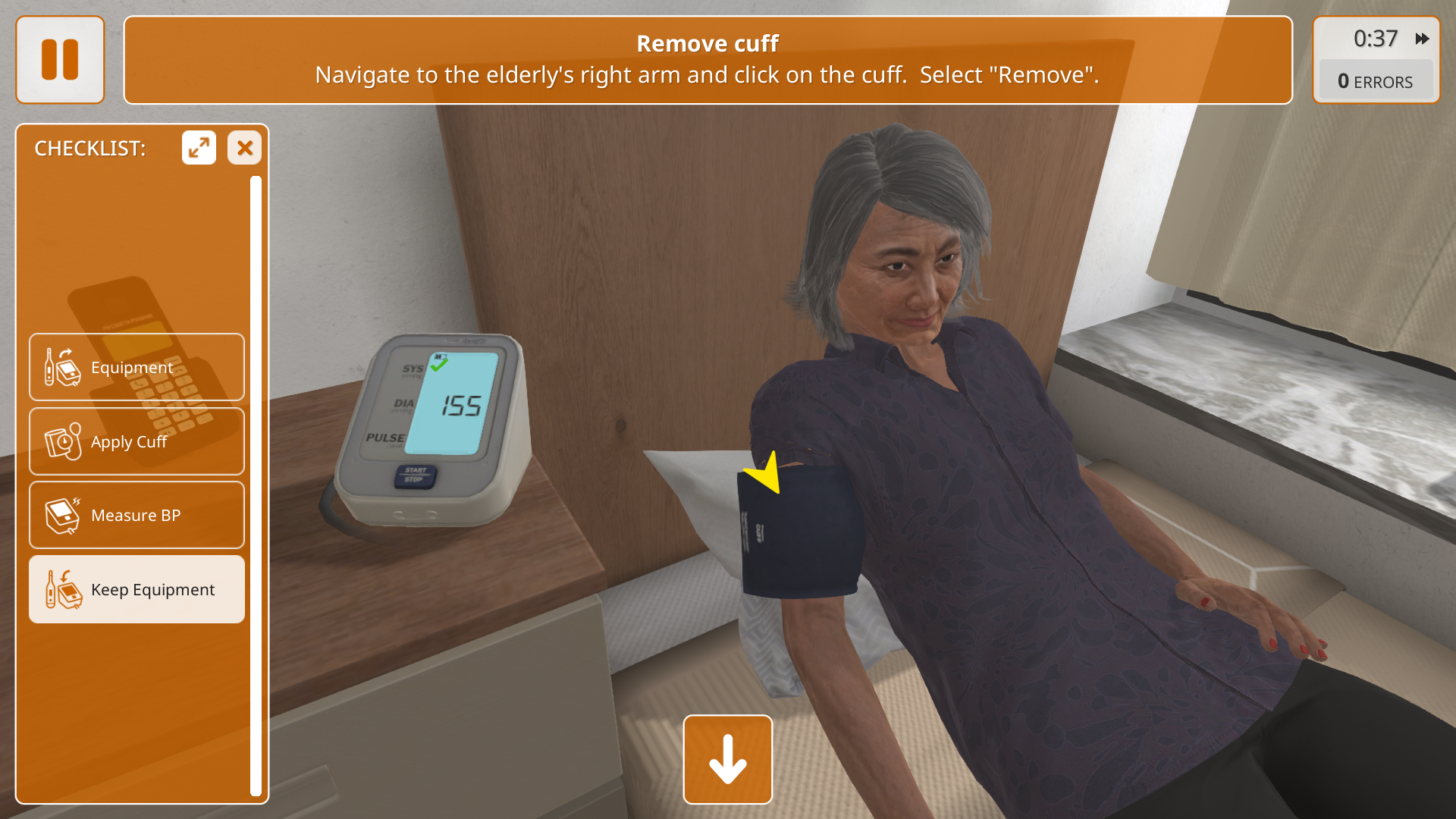Click the blood pressure cuff with yellow marker

tap(800, 531)
